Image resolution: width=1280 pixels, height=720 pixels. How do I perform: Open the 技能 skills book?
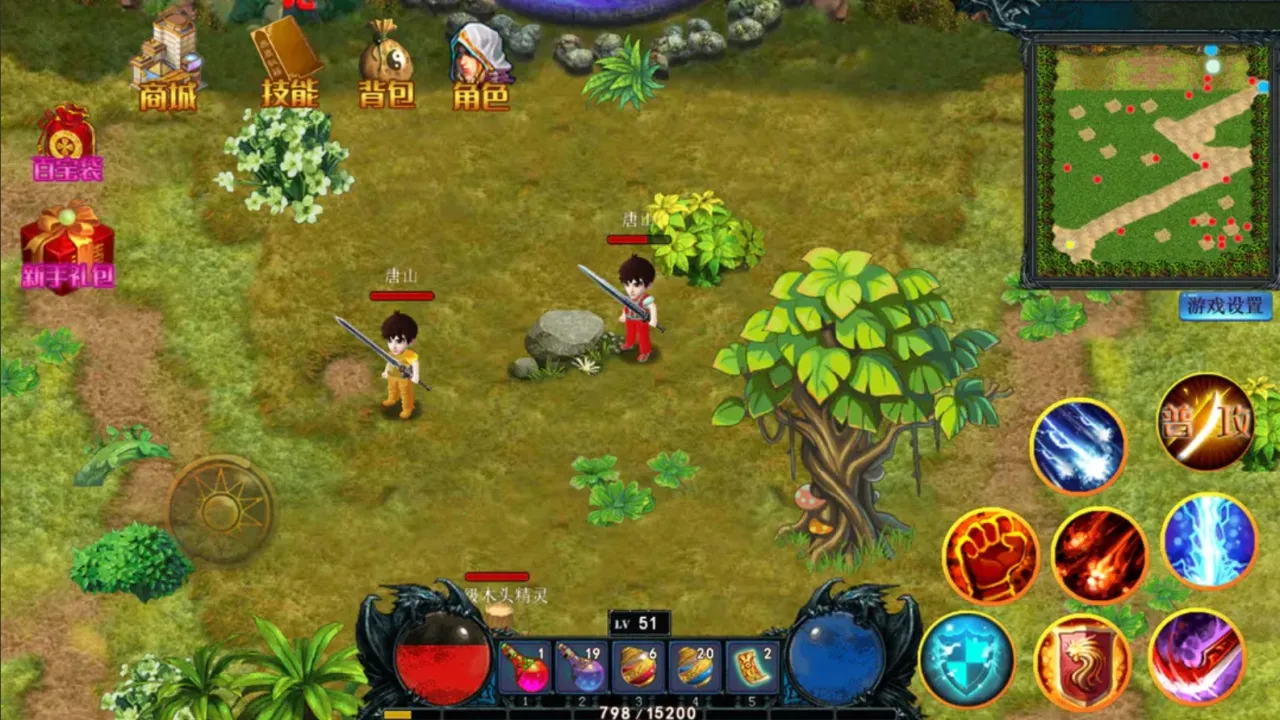[x=288, y=62]
